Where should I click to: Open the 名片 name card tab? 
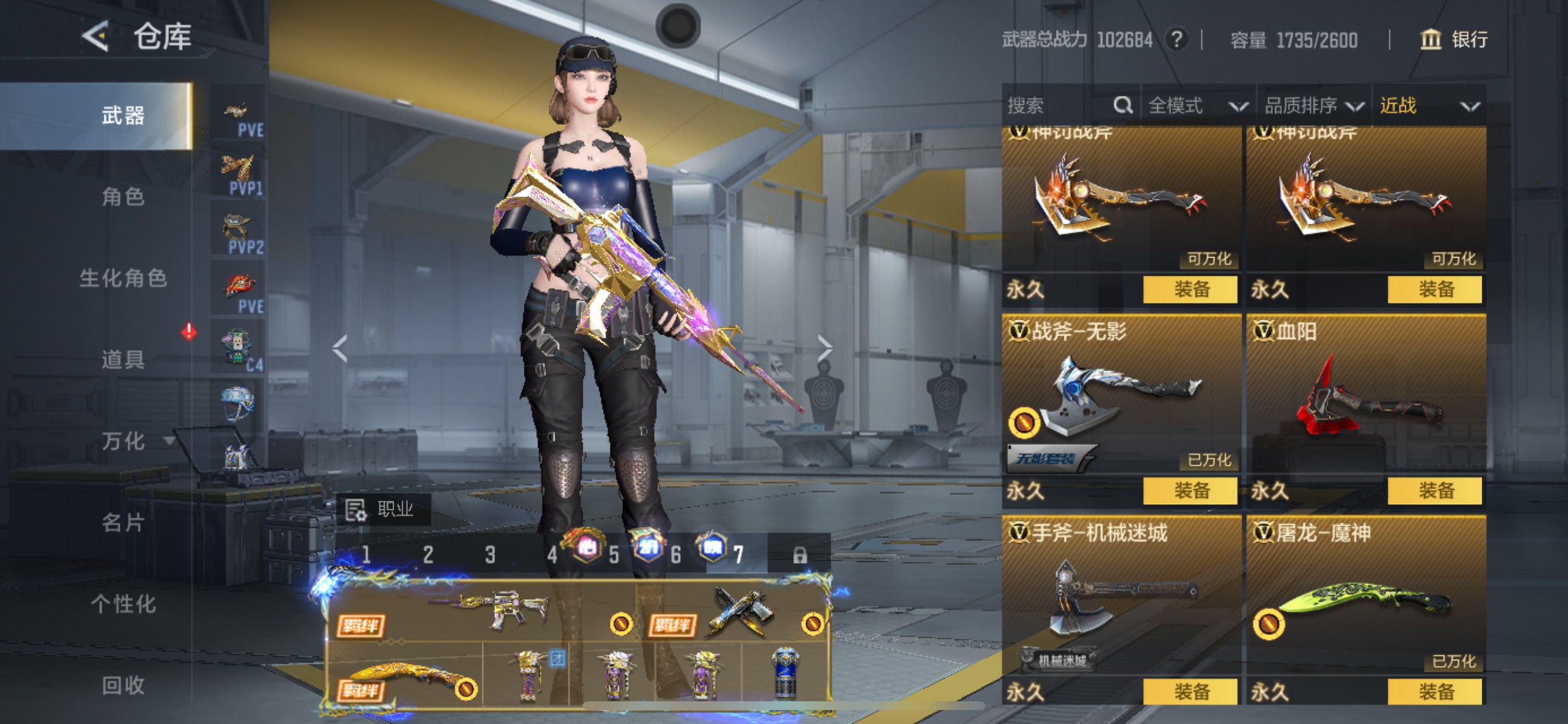click(123, 522)
